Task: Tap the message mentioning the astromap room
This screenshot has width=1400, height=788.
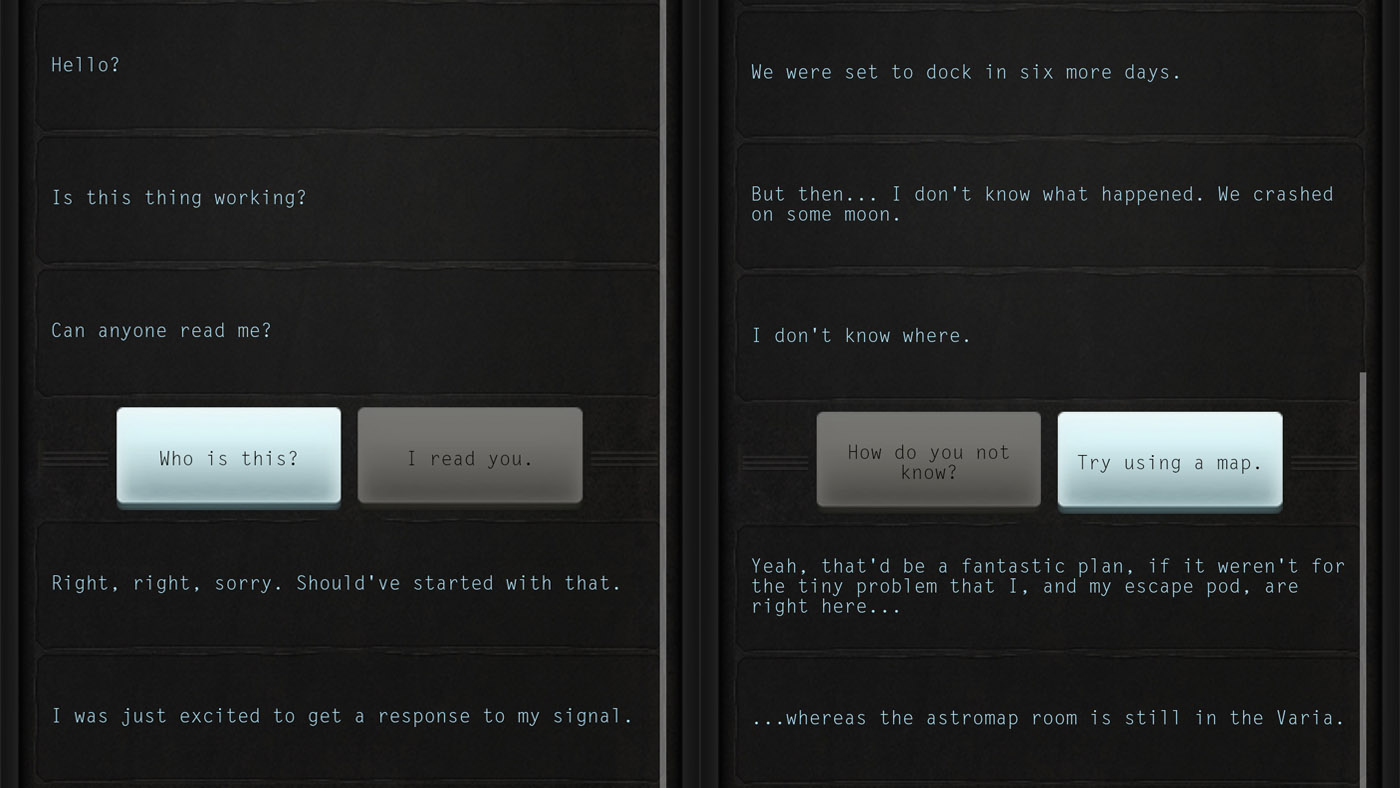Action: click(x=1048, y=718)
